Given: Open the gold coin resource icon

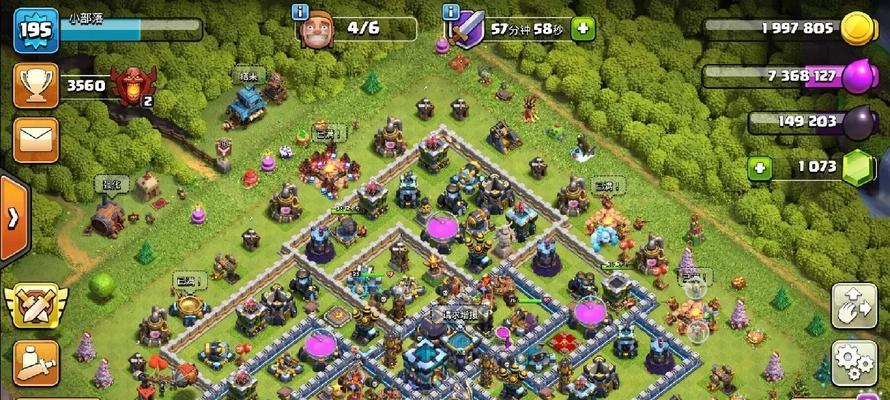Looking at the screenshot, I should [858, 29].
